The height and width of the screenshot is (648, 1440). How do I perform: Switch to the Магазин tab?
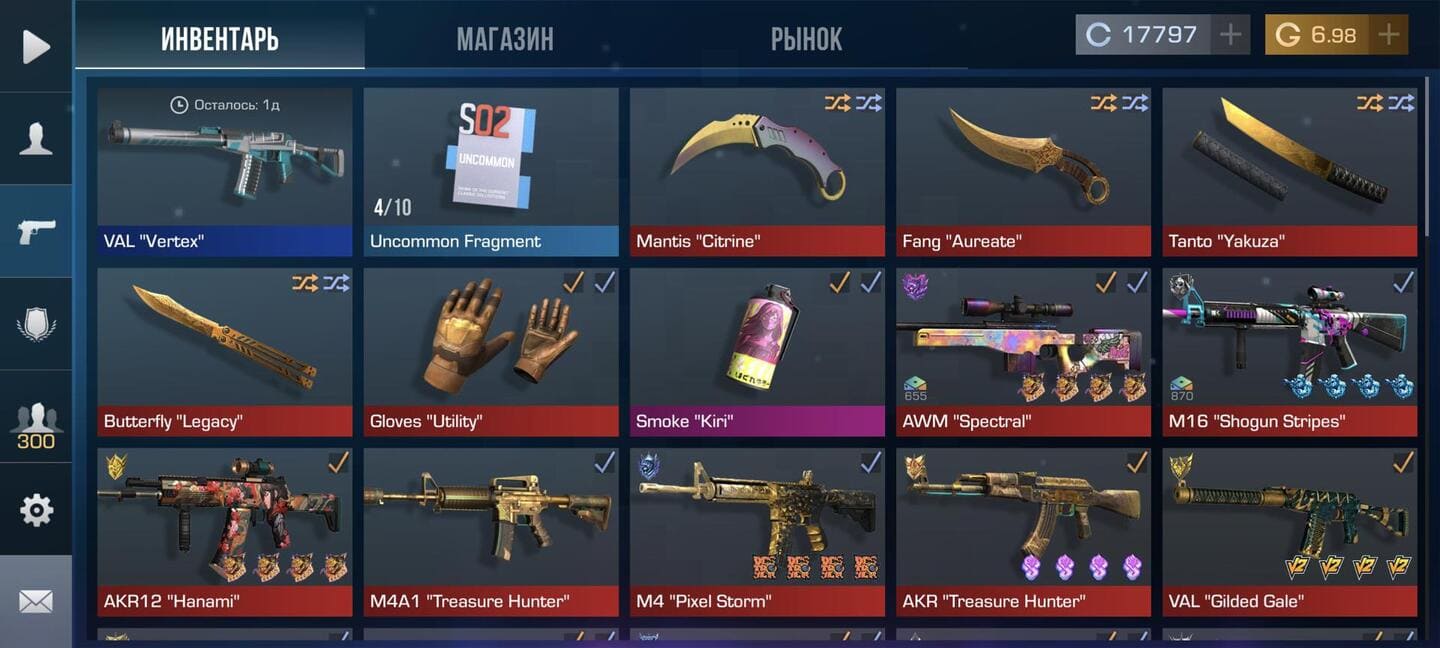click(x=504, y=39)
